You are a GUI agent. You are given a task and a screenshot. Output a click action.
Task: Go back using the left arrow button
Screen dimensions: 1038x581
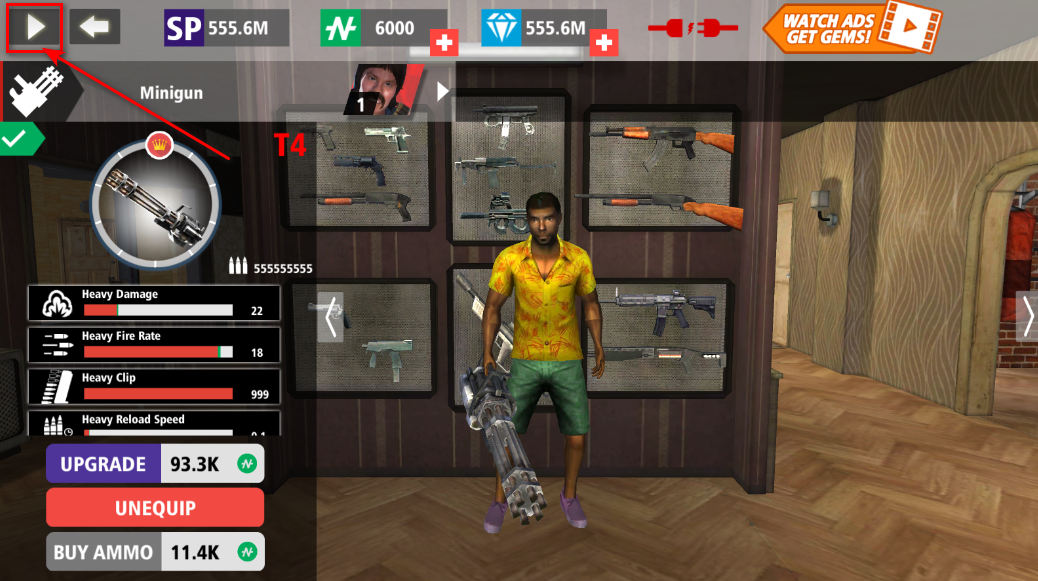pos(95,27)
